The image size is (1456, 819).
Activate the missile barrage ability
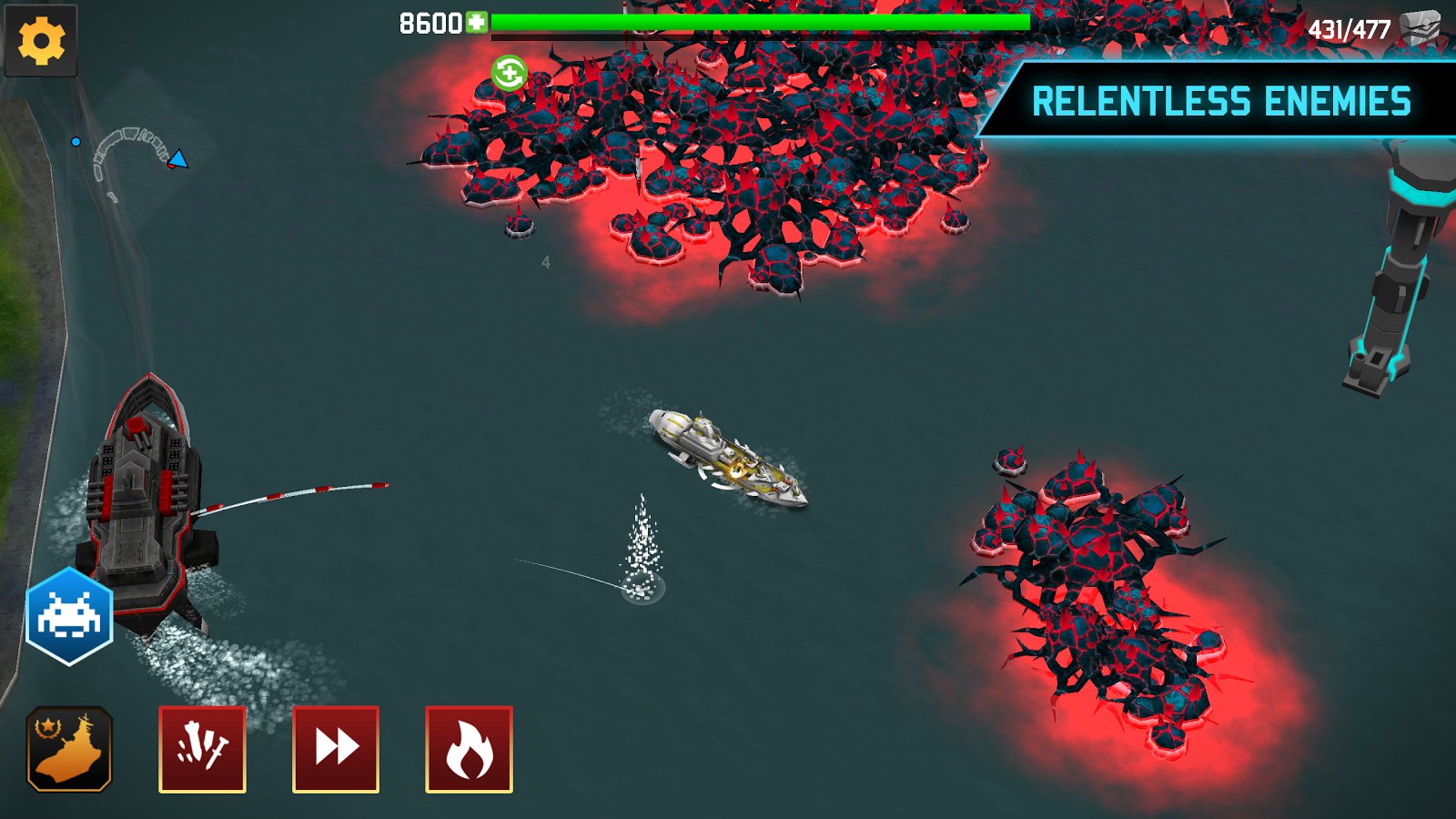coord(202,749)
